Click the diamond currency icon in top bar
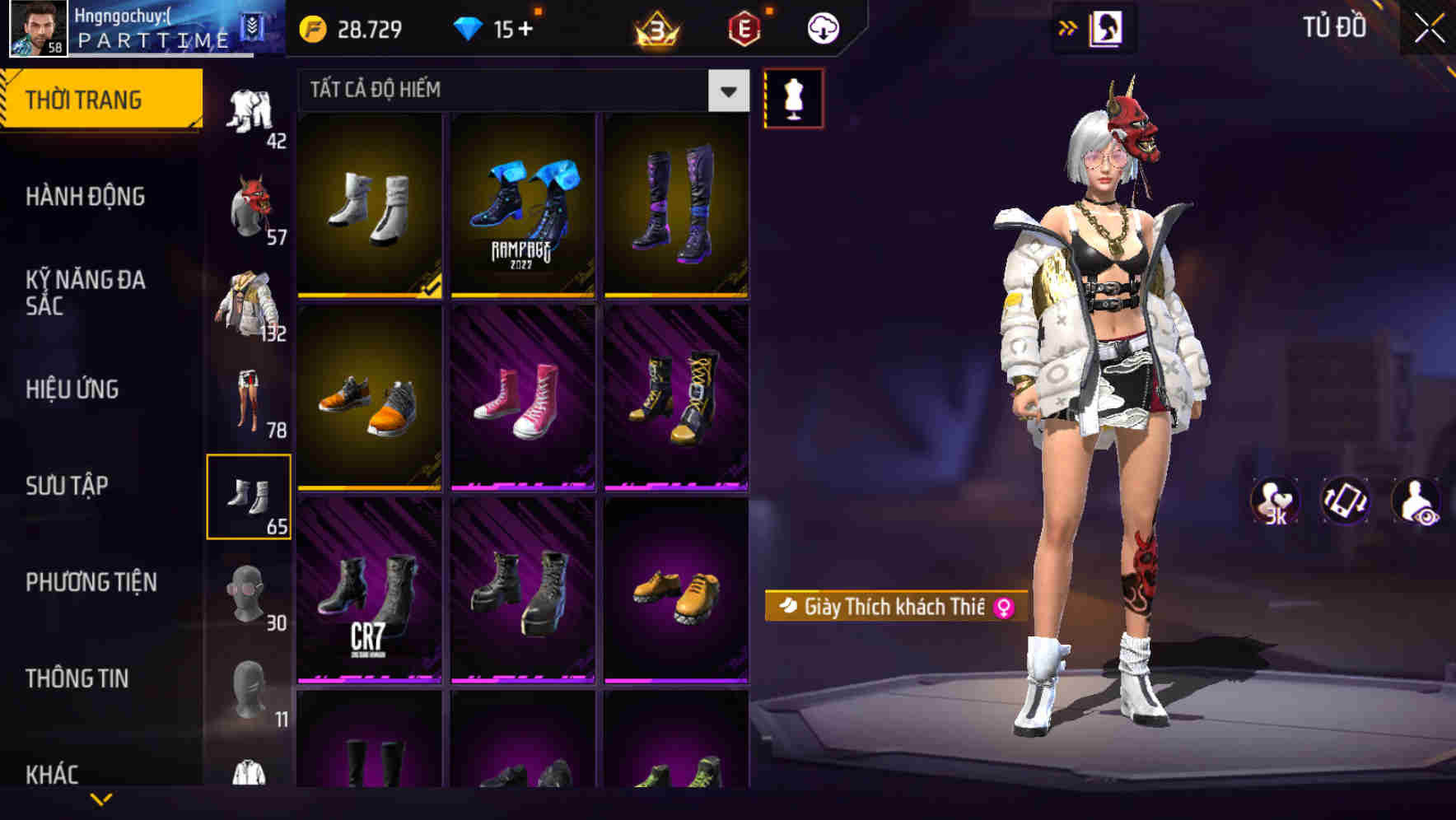This screenshot has height=820, width=1456. pos(470,27)
